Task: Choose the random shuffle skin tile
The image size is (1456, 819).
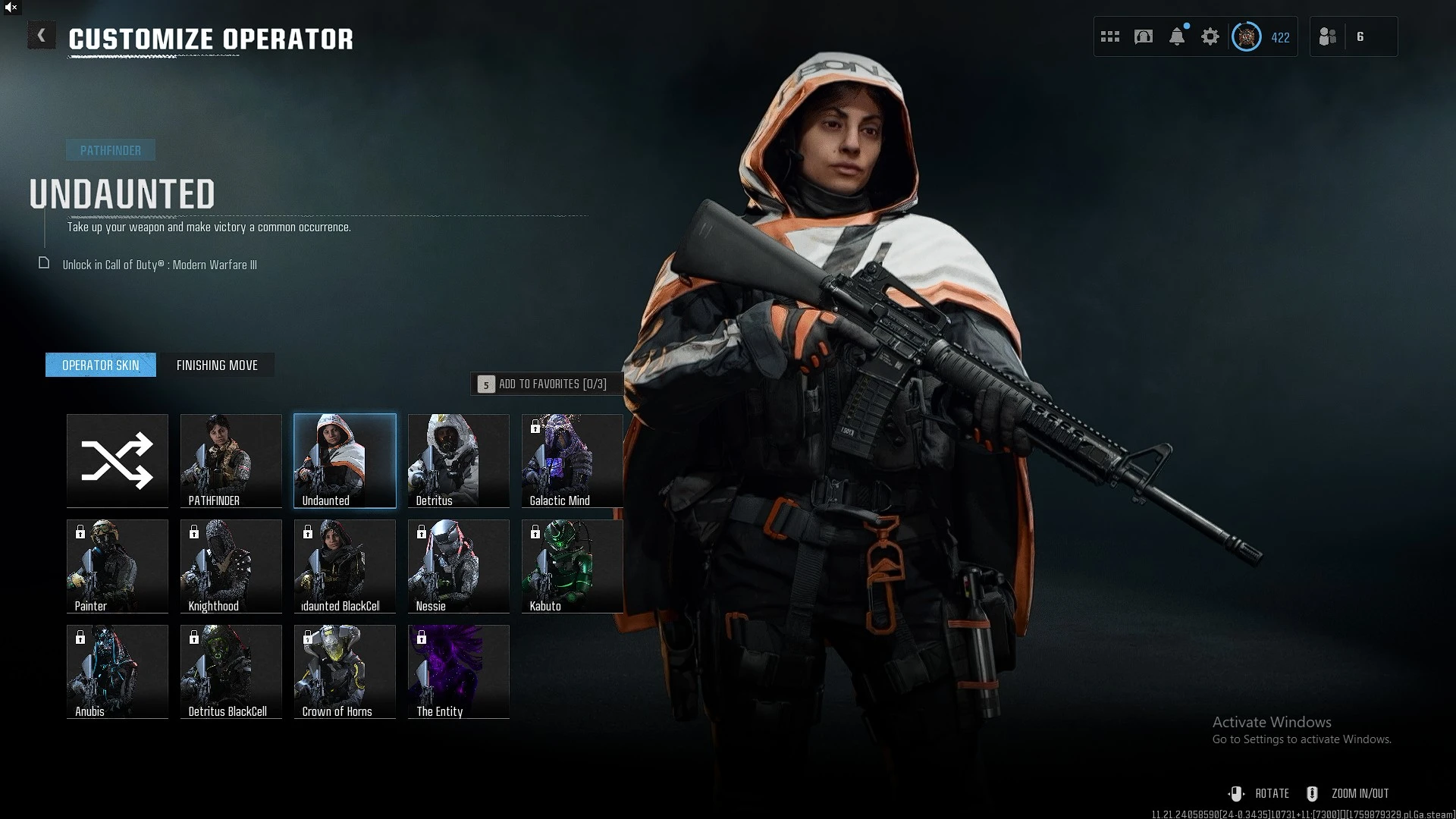Action: tap(118, 460)
